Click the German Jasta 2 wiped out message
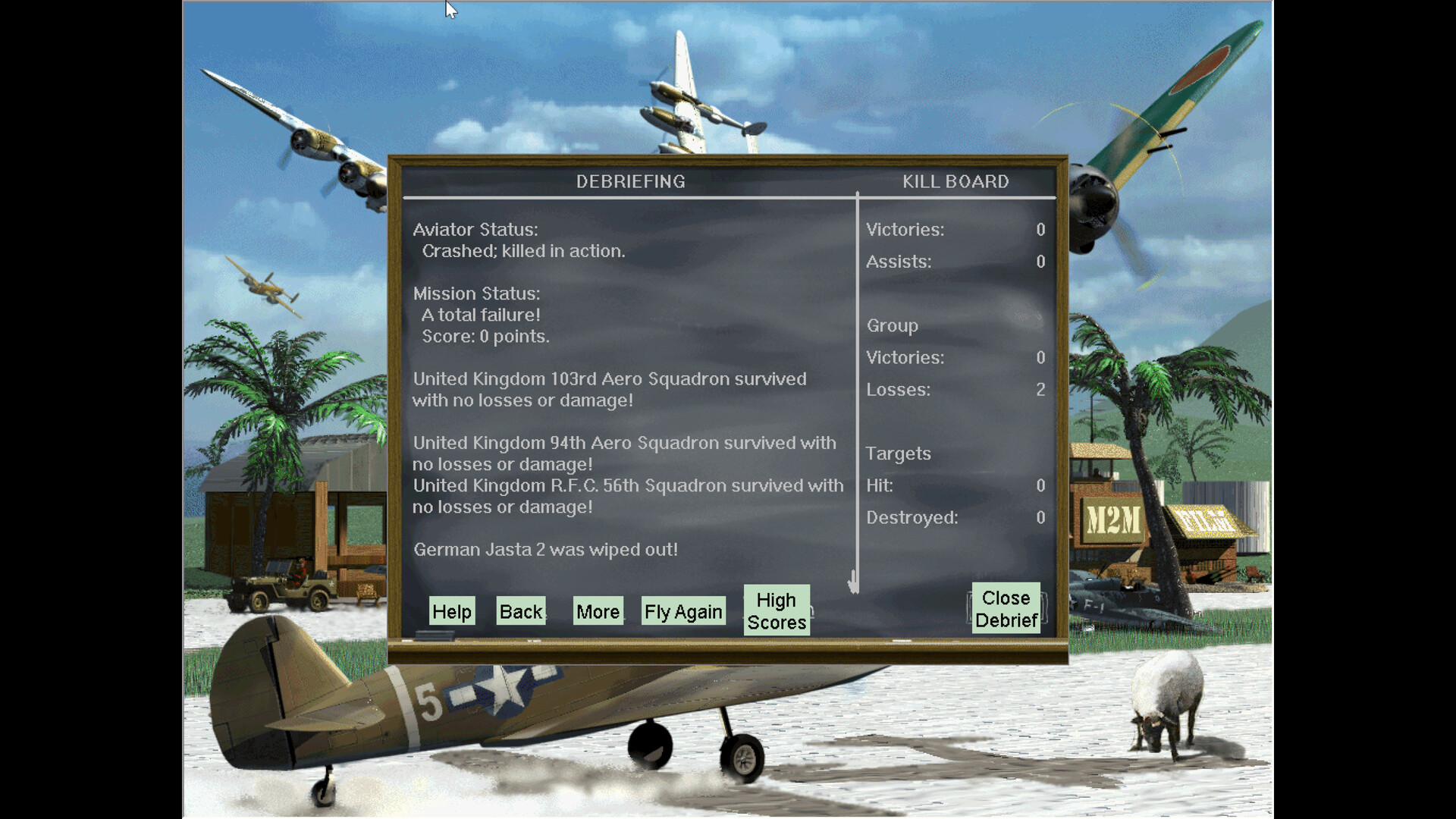The width and height of the screenshot is (1456, 819). (x=545, y=549)
